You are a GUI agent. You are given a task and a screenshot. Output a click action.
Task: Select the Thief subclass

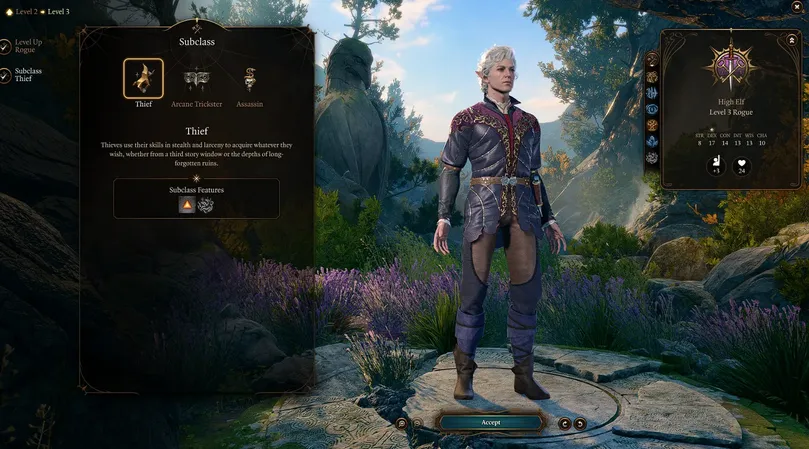pyautogui.click(x=143, y=79)
